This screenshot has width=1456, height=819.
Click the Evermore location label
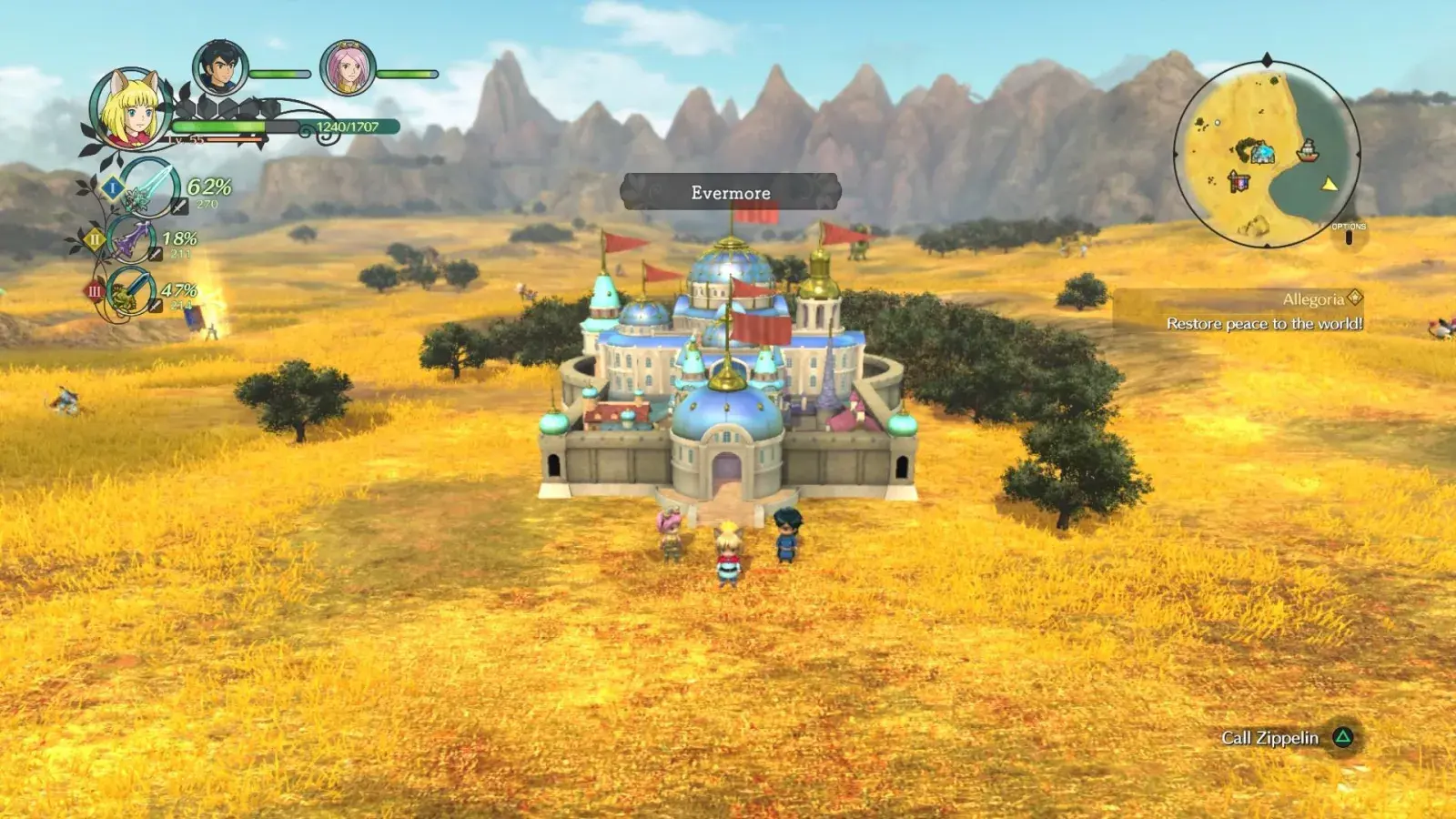(730, 192)
